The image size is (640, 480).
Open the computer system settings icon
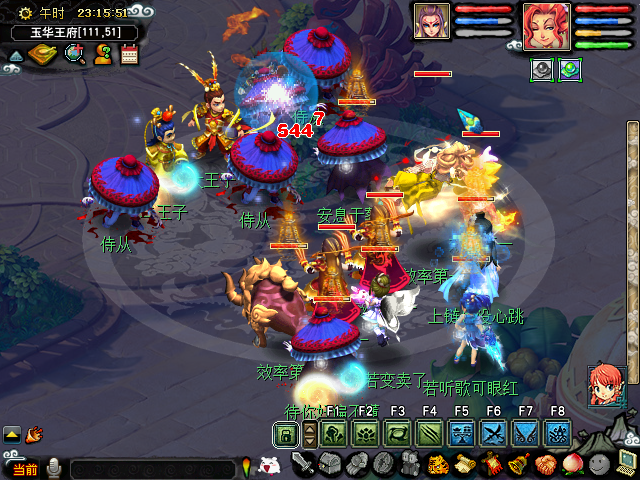[x=626, y=462]
